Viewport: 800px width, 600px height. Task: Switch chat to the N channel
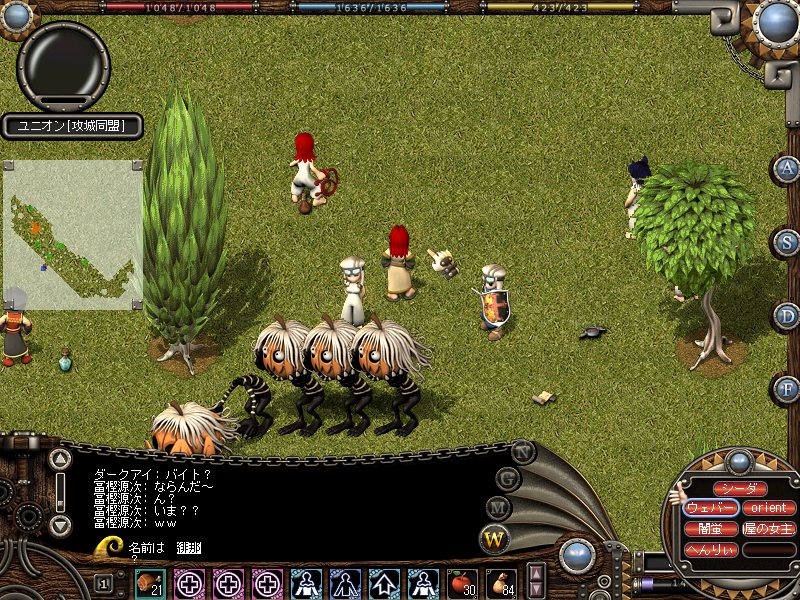523,451
